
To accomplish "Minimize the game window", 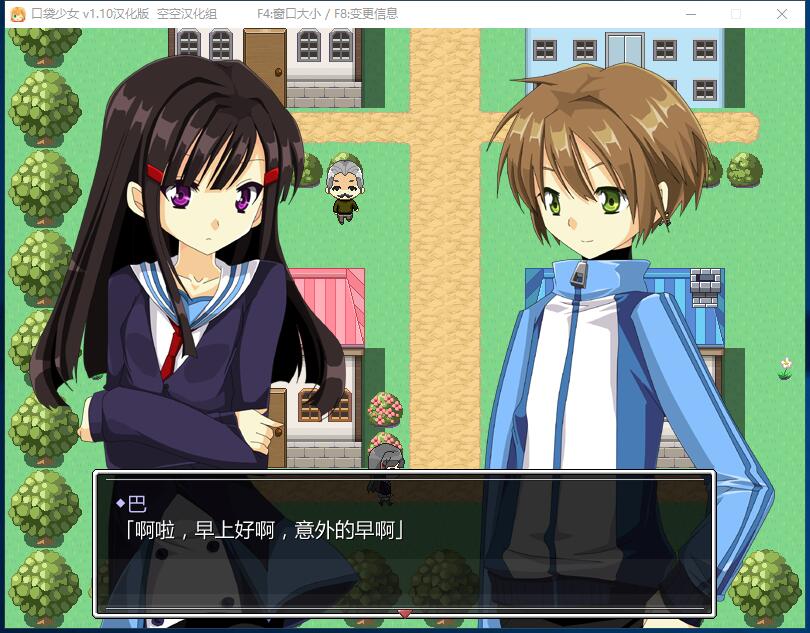I will pos(690,14).
